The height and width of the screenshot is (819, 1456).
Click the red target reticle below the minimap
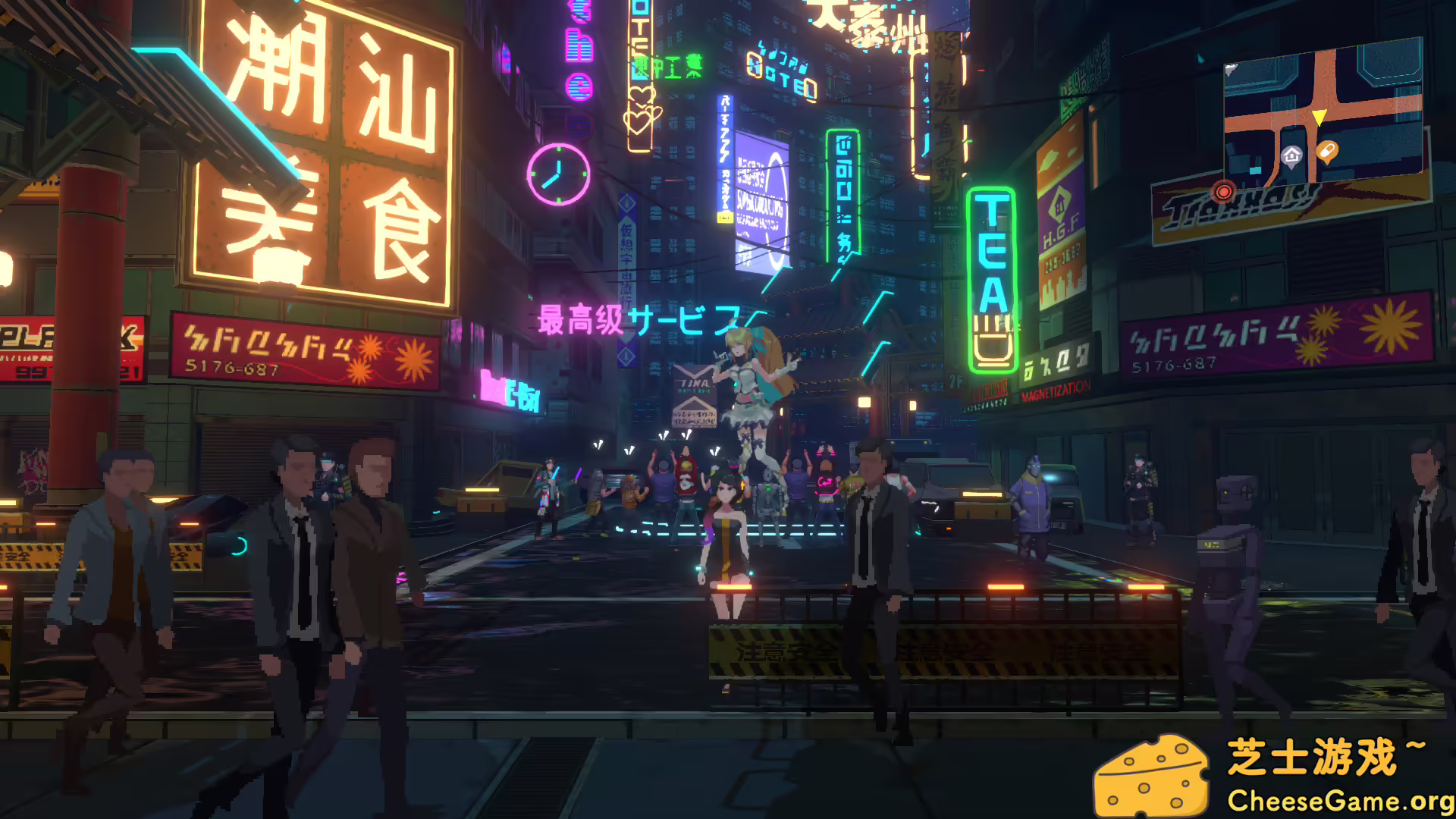point(1224,193)
